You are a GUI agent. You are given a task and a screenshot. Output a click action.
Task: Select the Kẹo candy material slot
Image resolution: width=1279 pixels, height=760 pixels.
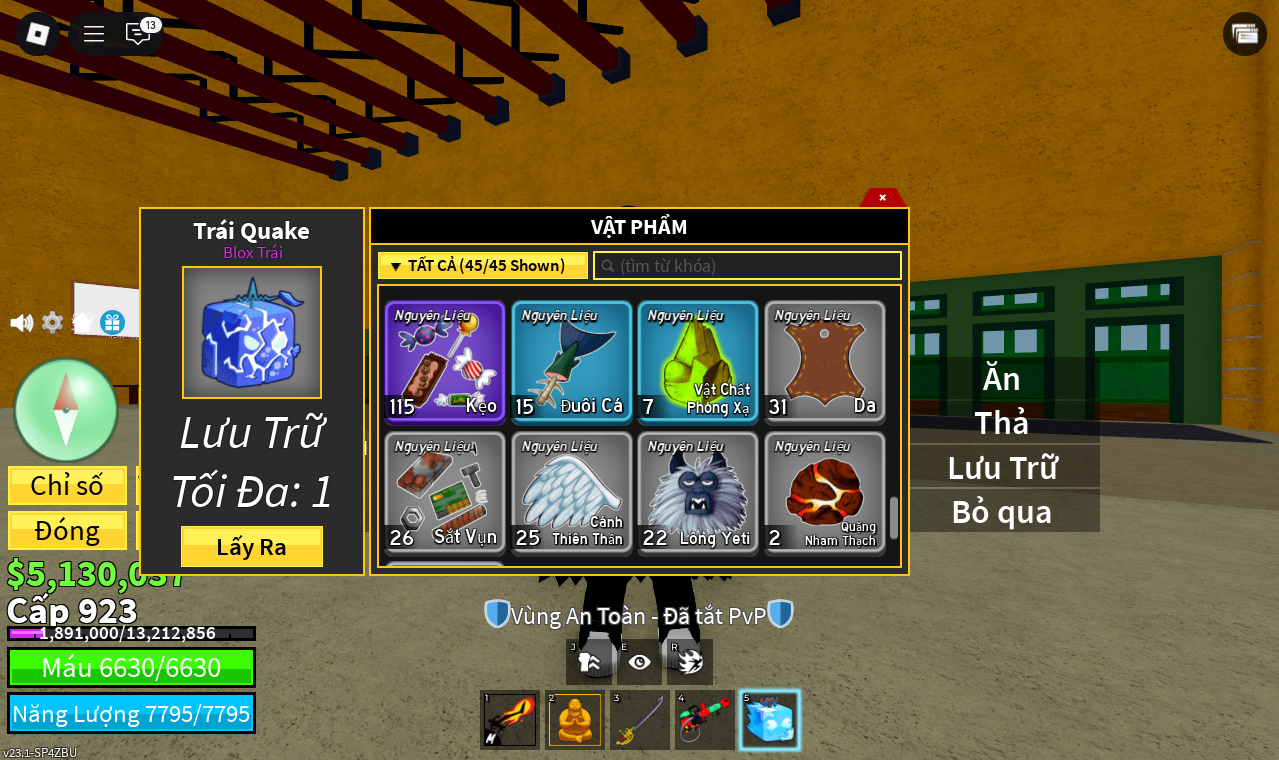click(445, 361)
